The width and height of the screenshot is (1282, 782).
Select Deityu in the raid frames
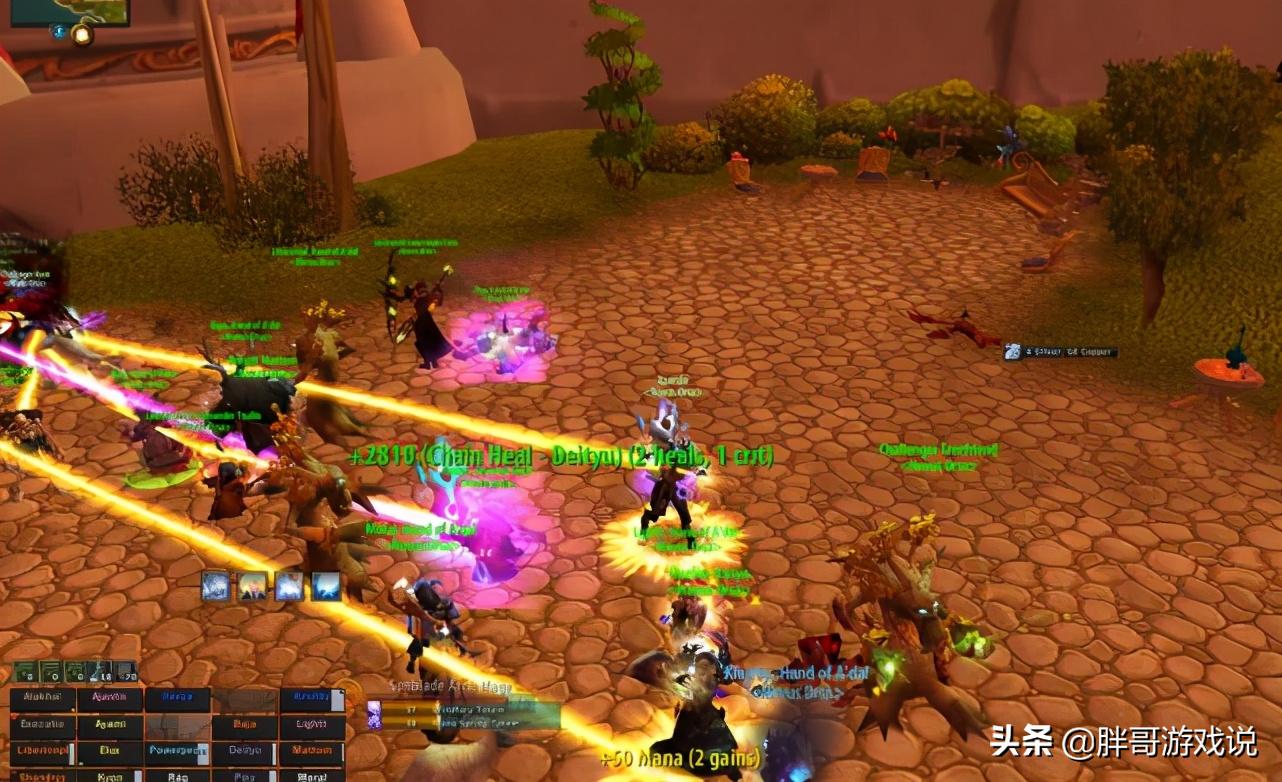(x=246, y=750)
